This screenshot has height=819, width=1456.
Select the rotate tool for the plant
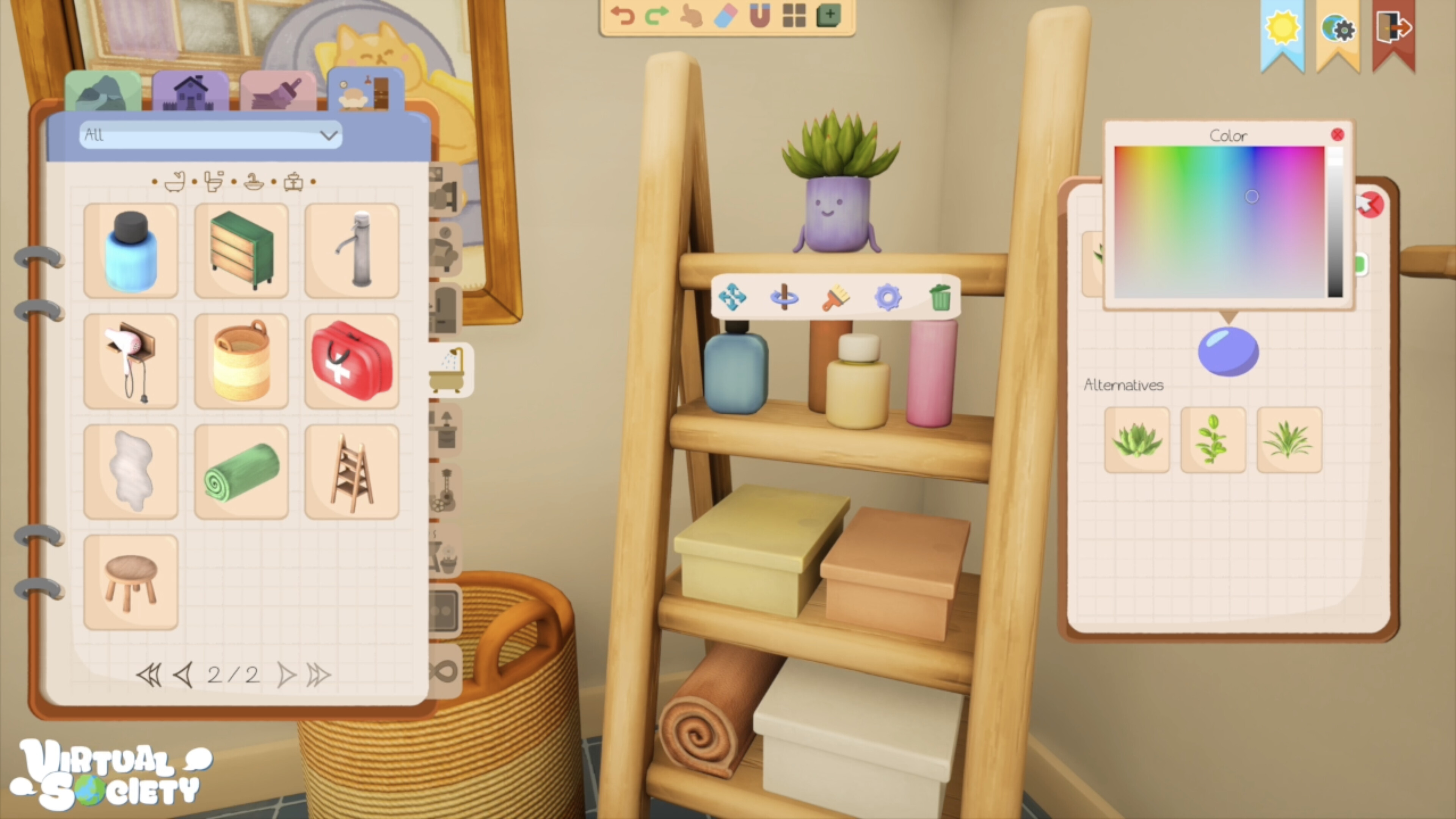[784, 298]
